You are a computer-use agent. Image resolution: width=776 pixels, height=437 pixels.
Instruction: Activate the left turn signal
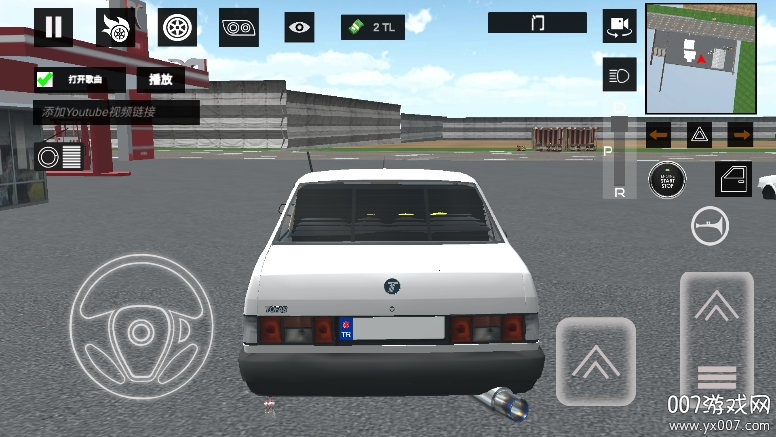pyautogui.click(x=658, y=134)
